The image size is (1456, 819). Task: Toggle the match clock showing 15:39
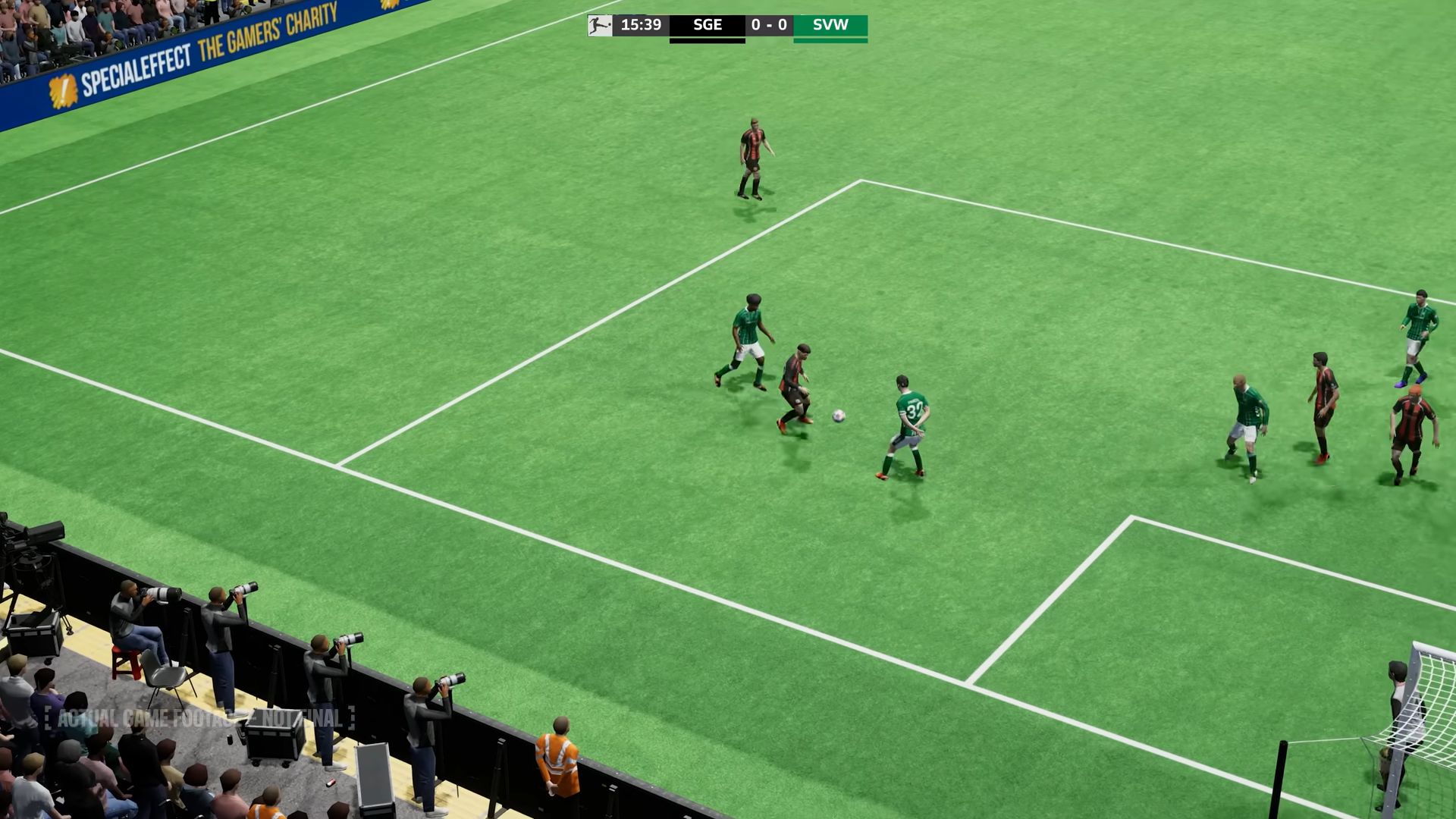click(642, 24)
